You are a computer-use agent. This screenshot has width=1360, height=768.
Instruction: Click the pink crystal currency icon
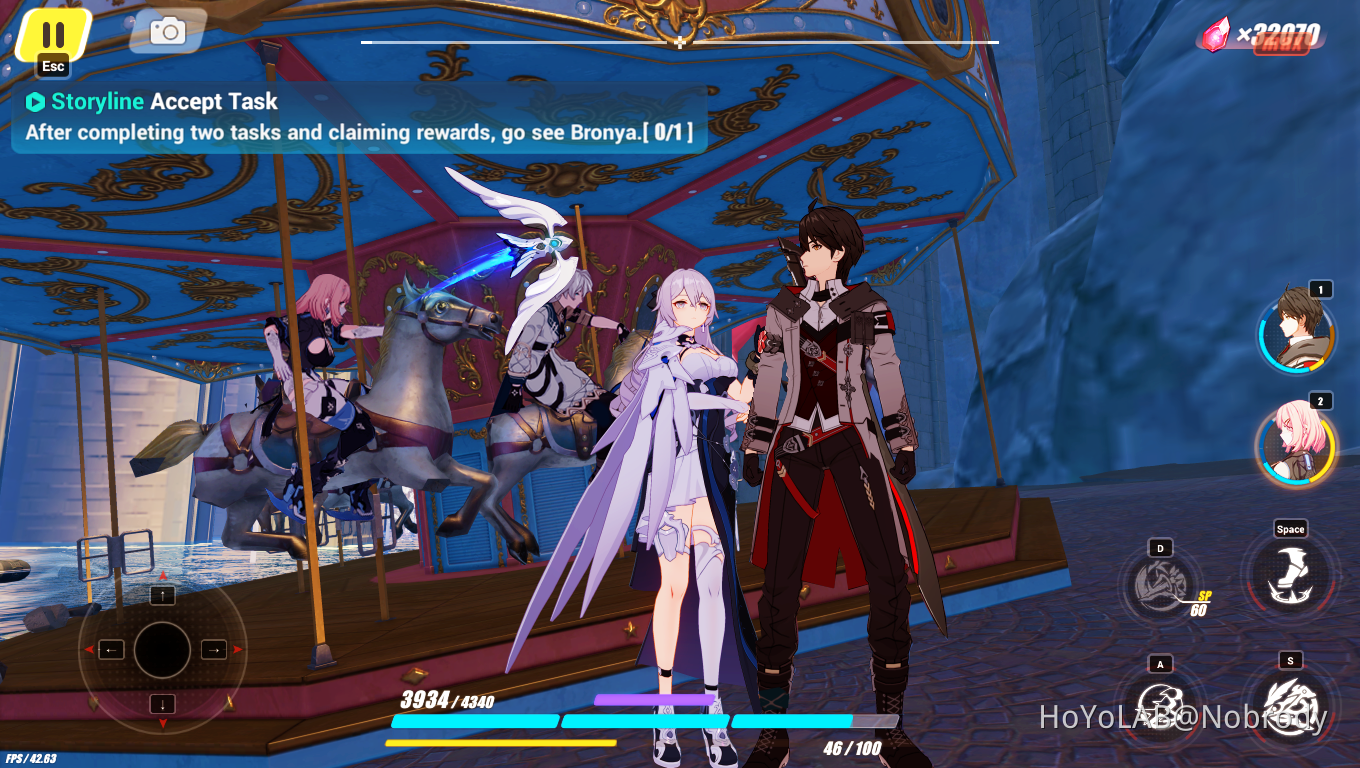click(x=1213, y=31)
